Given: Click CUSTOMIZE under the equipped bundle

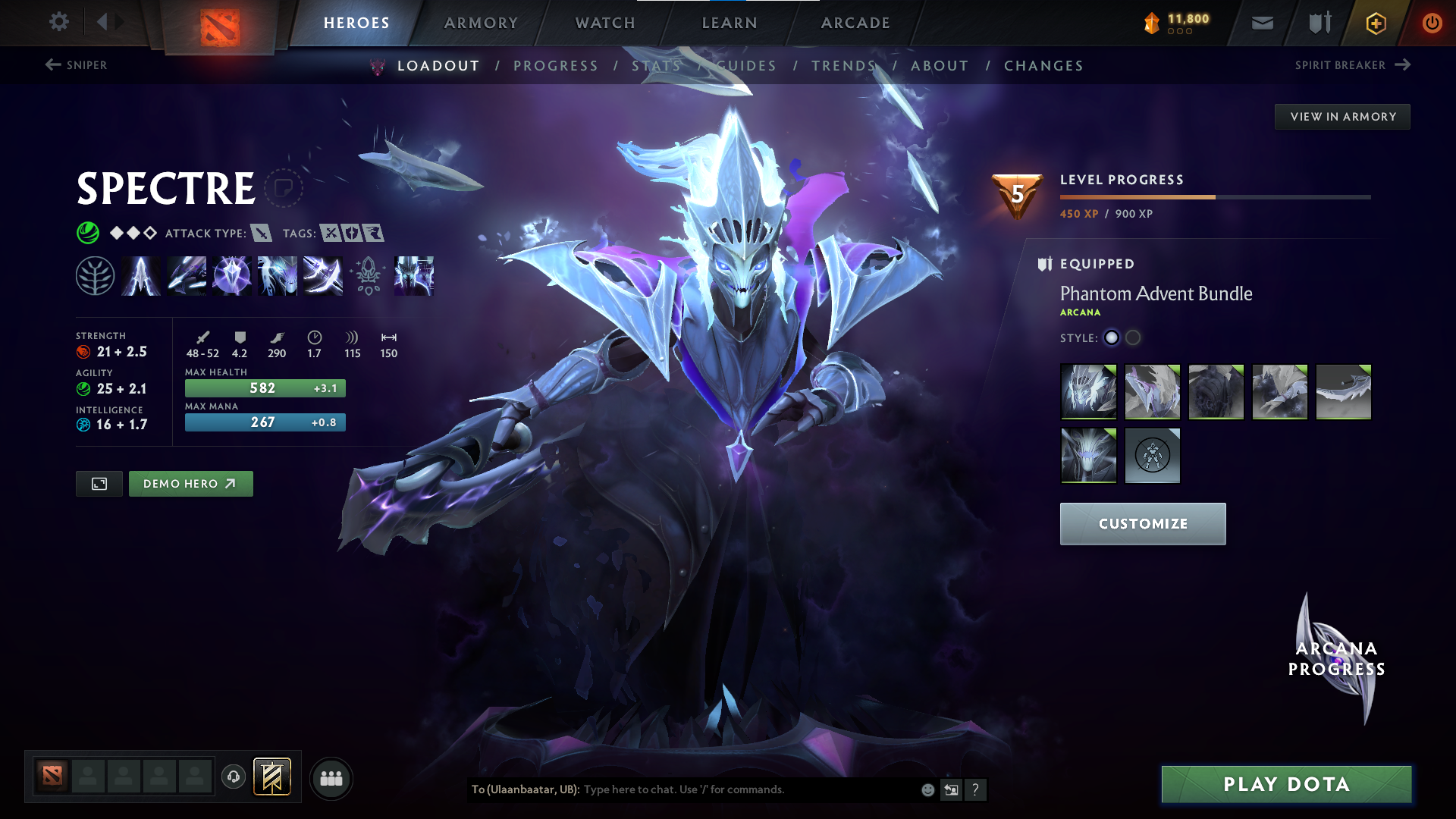Looking at the screenshot, I should pyautogui.click(x=1142, y=523).
